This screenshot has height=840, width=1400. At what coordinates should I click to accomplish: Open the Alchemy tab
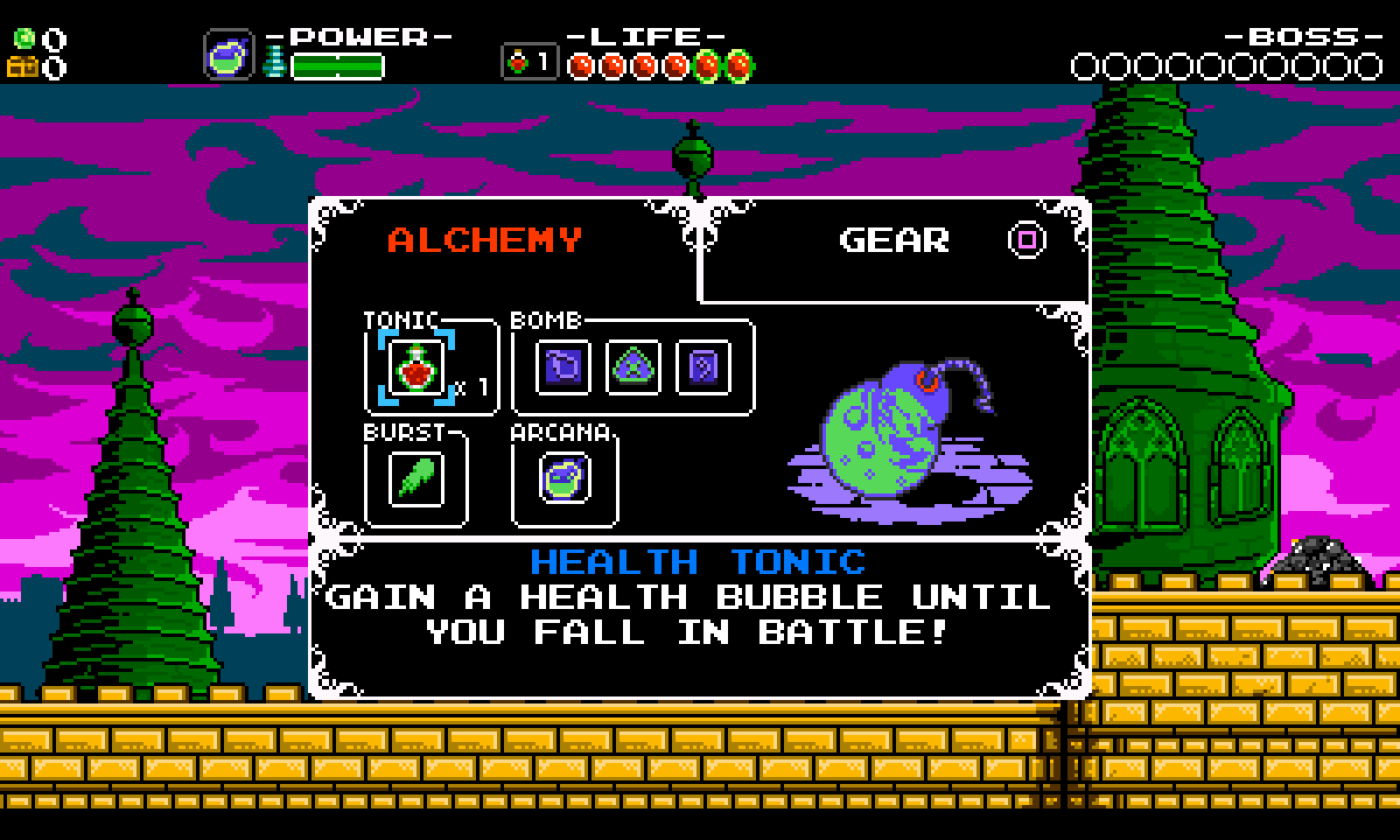[485, 241]
